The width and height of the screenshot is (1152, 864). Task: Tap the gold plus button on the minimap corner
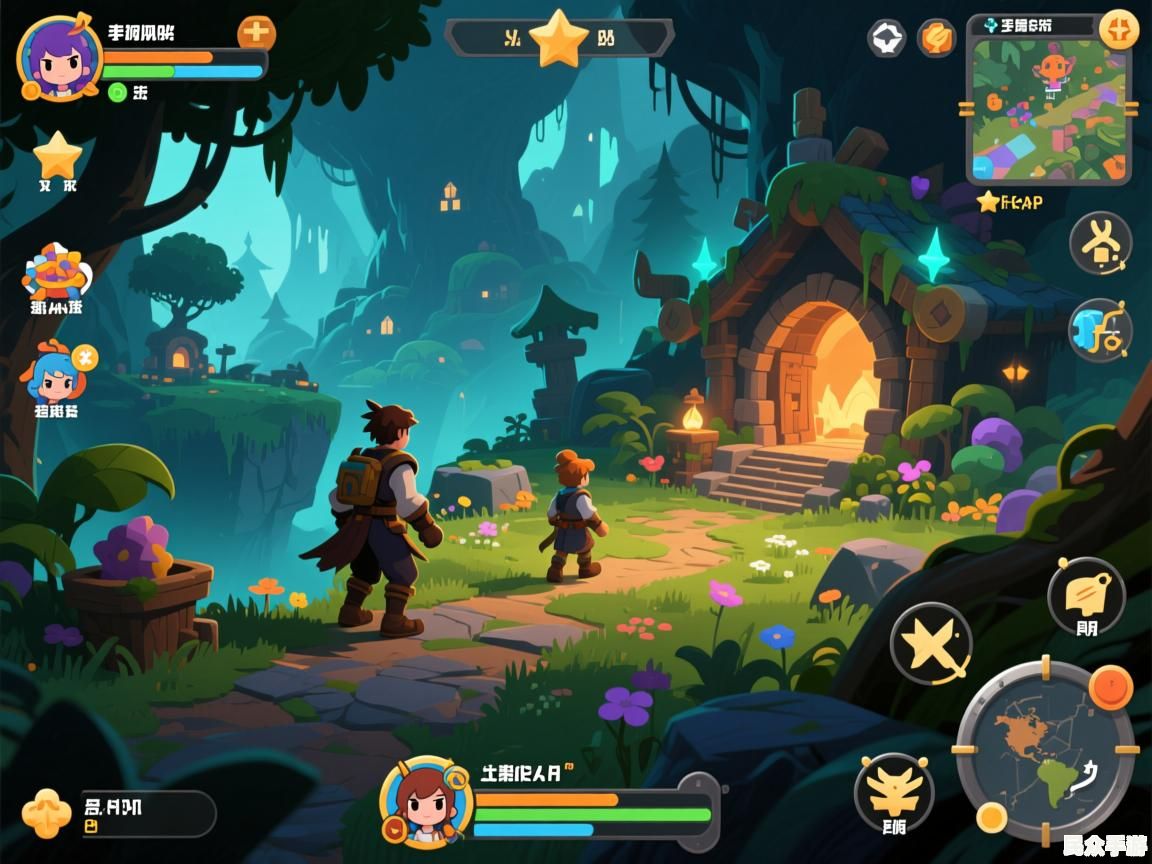[x=1118, y=29]
